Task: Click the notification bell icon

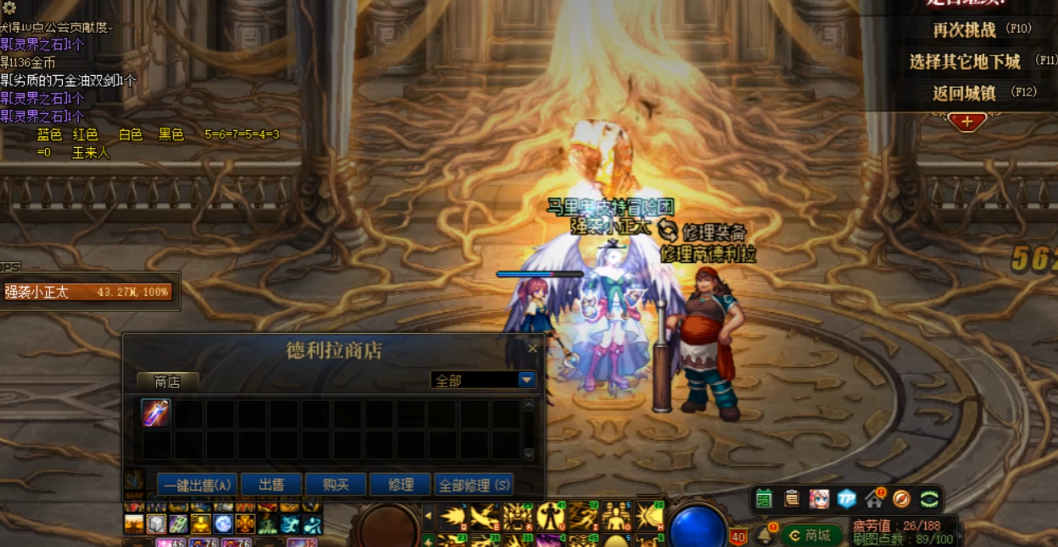Action: [x=764, y=535]
